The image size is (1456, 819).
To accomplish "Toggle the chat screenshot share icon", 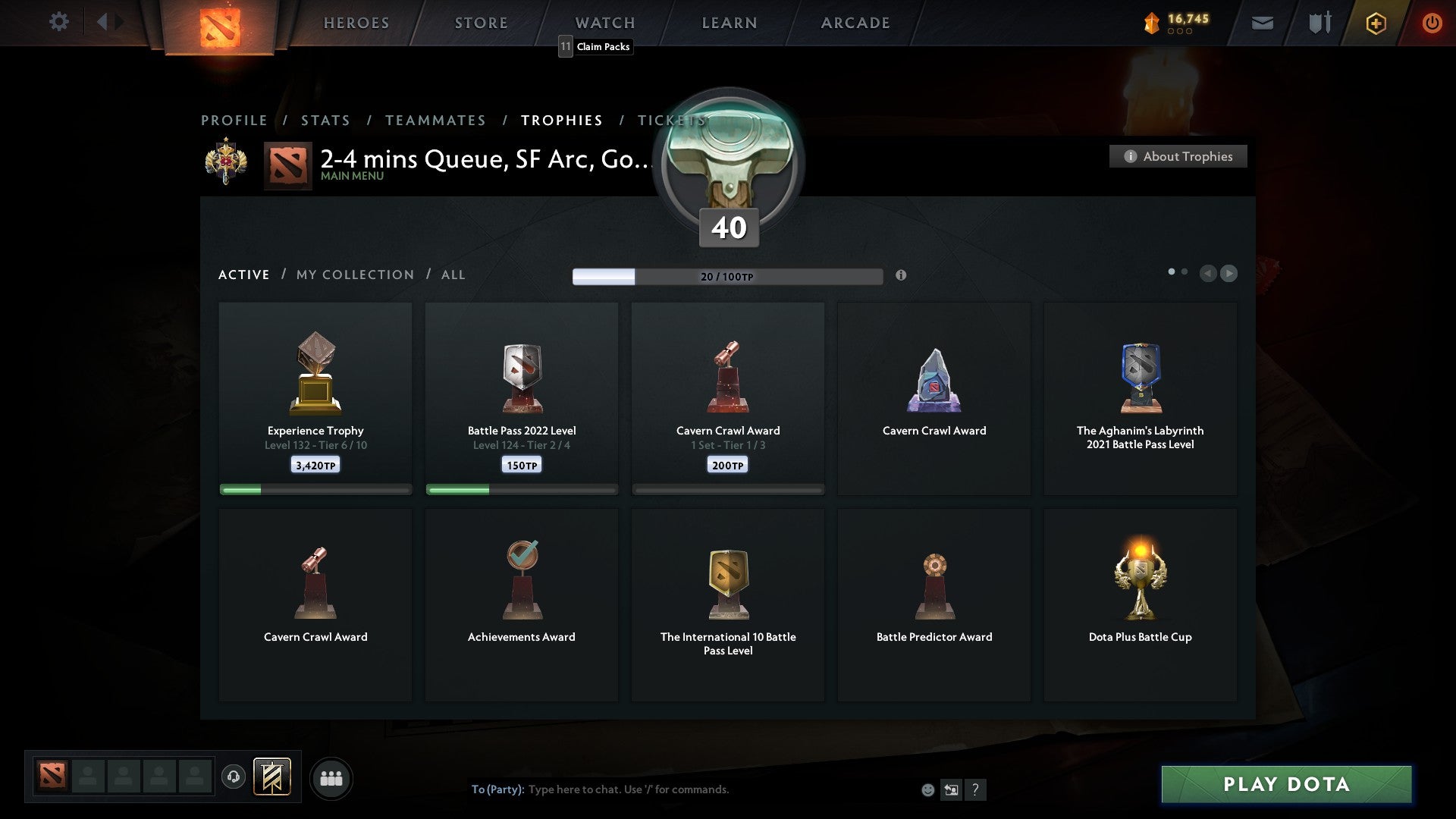I will coord(952,789).
